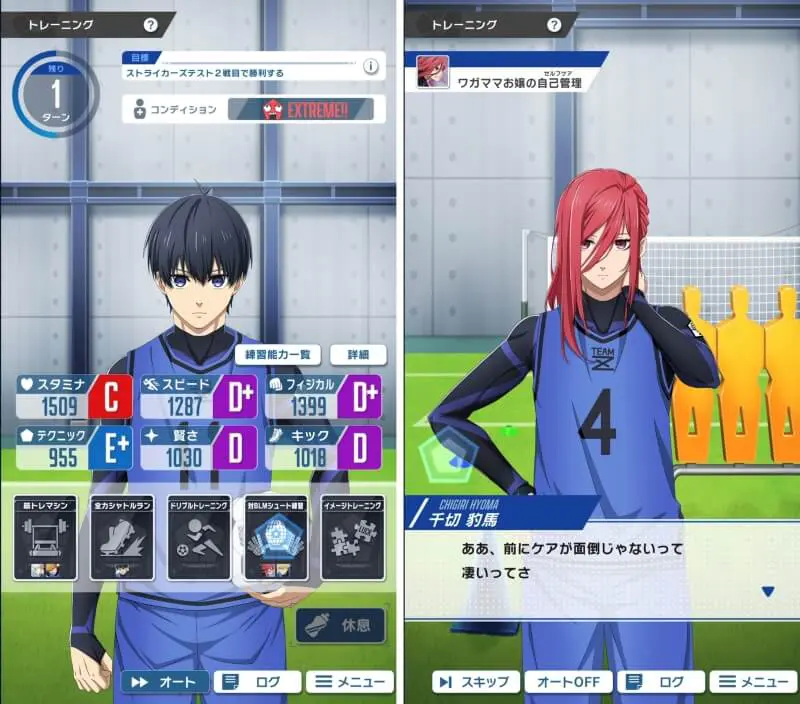Select the 筋トレマシン barbell training card
800x704 pixels.
pyautogui.click(x=45, y=538)
